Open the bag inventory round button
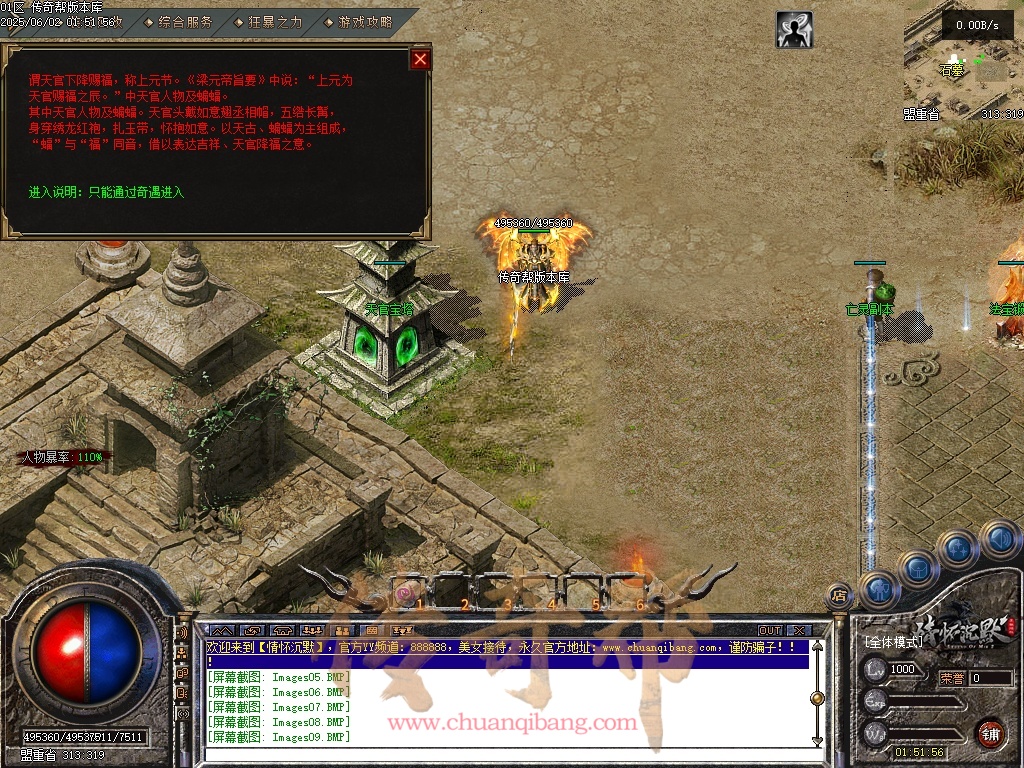1024x768 pixels. click(x=918, y=568)
